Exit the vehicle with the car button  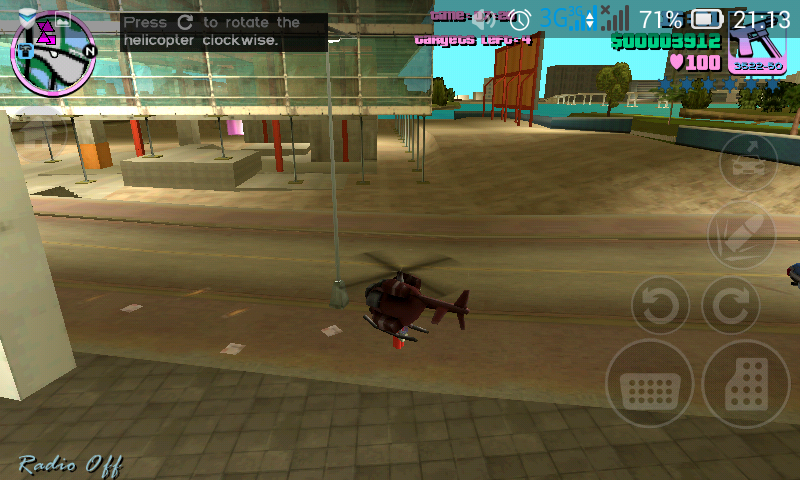click(x=748, y=160)
